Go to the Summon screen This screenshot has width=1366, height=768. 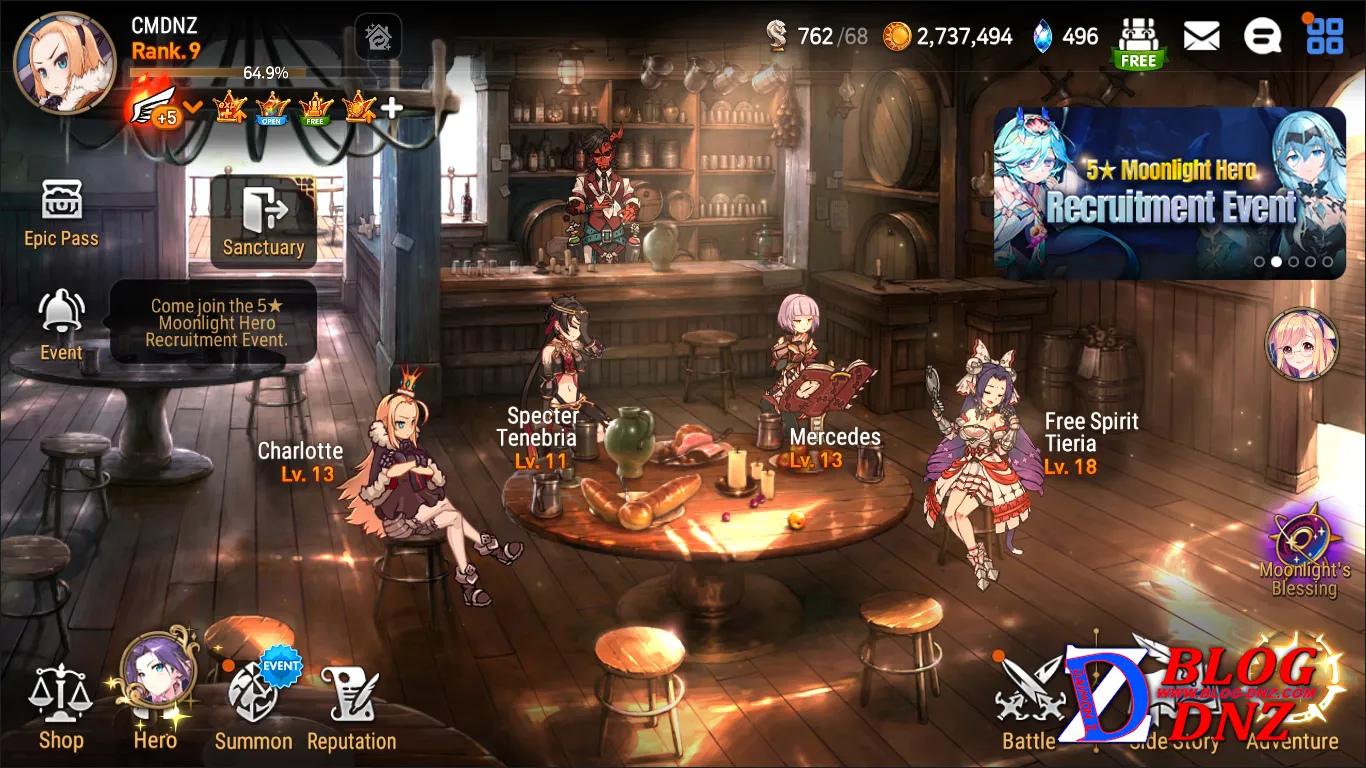pyautogui.click(x=253, y=704)
